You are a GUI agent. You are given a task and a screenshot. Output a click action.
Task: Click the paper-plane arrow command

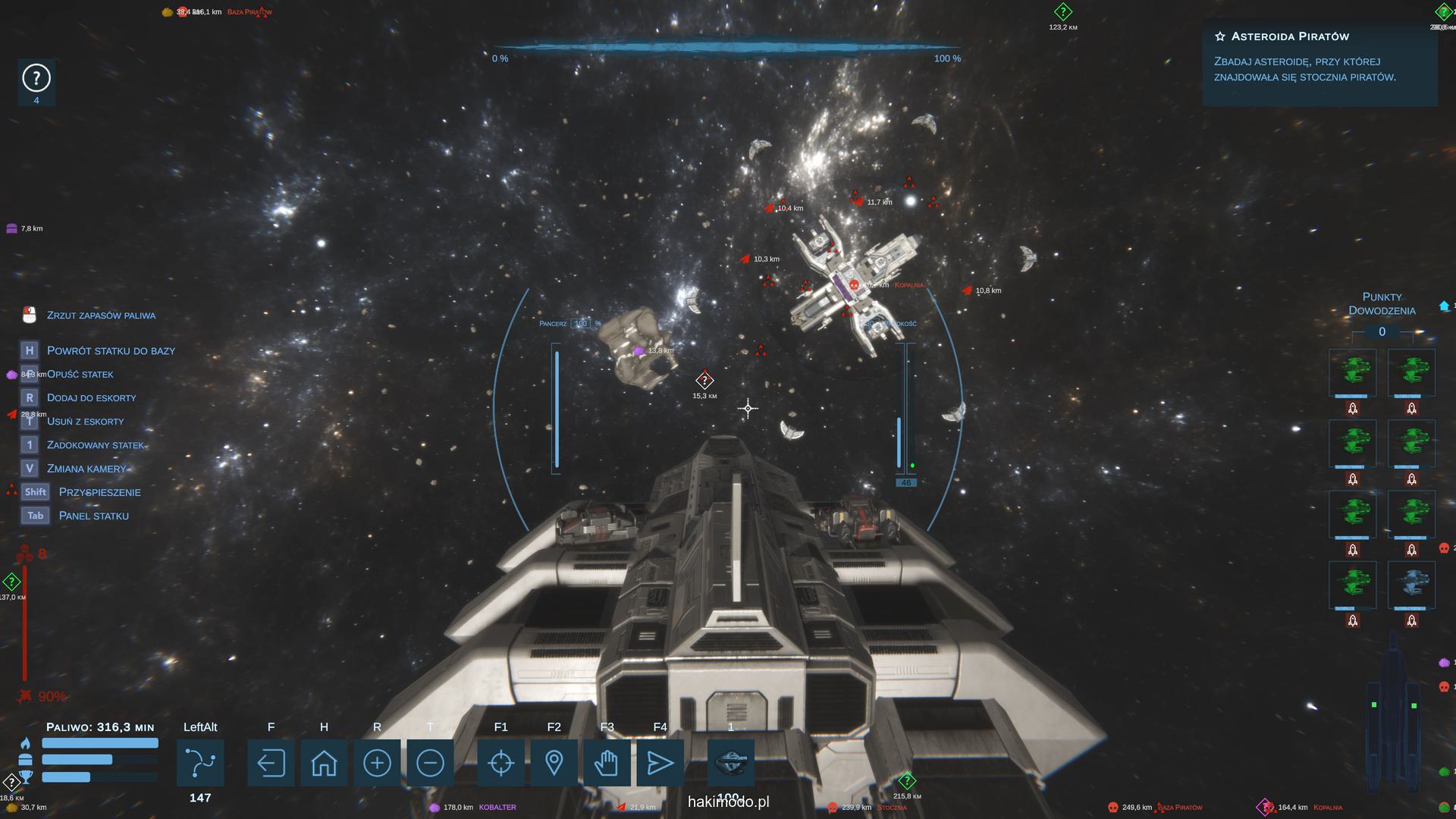coord(660,763)
